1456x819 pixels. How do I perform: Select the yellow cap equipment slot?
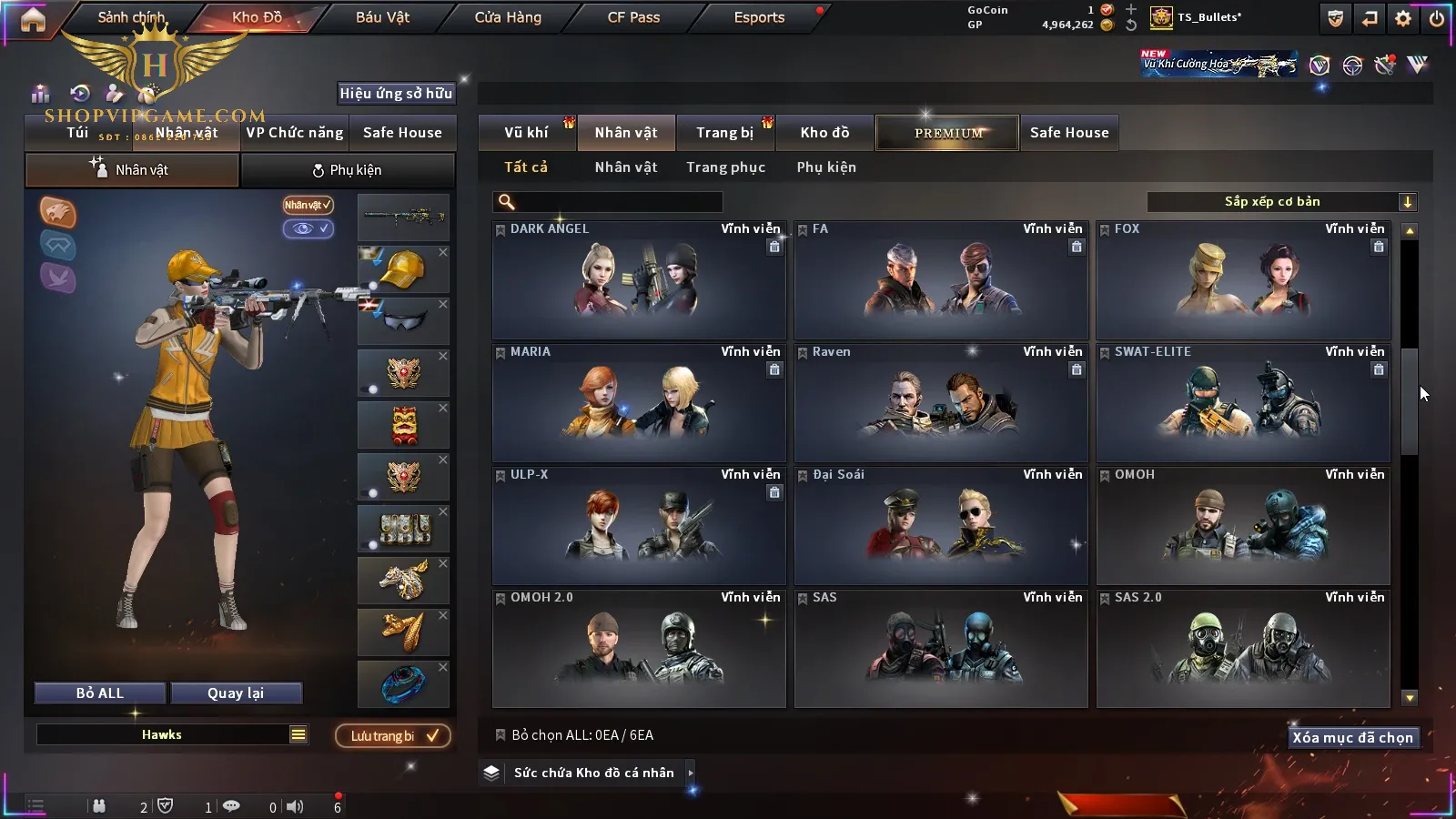403,268
